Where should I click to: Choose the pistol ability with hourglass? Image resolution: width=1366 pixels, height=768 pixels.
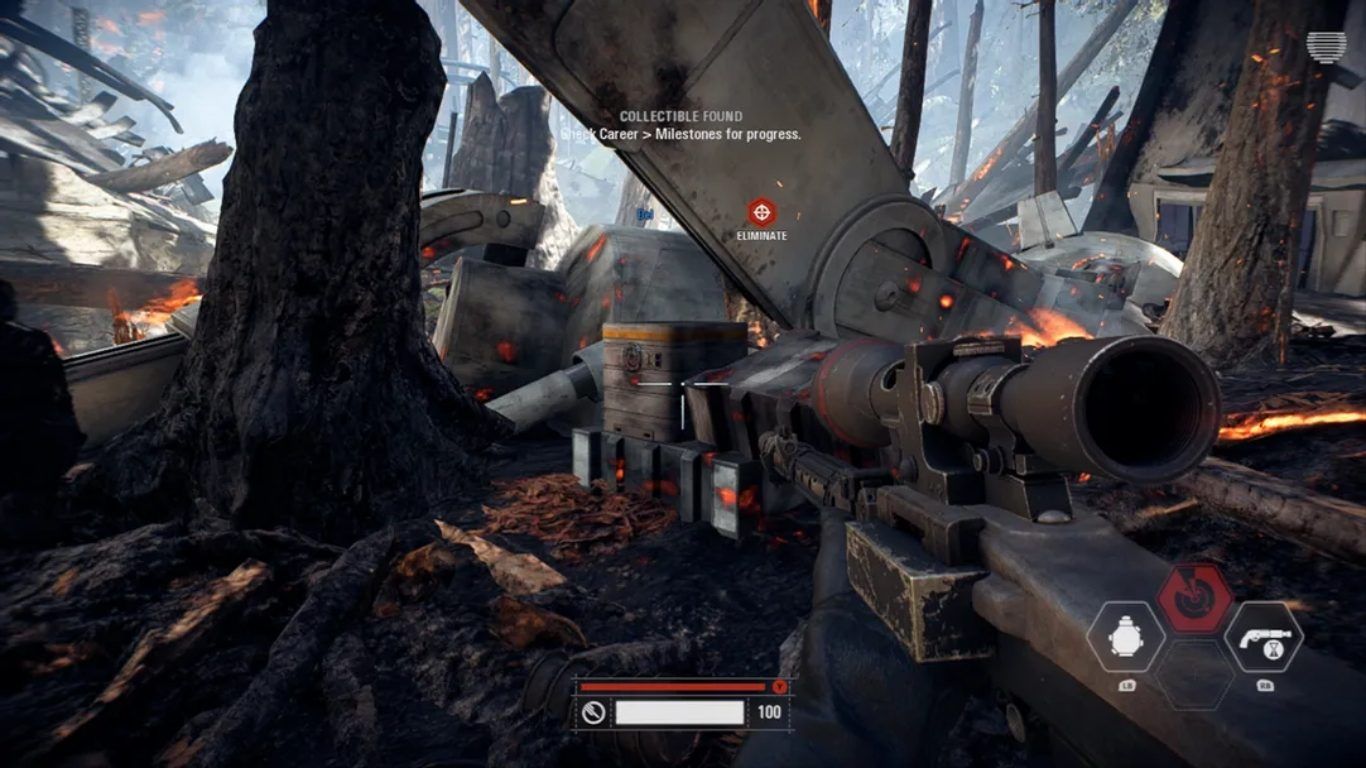tap(1263, 637)
